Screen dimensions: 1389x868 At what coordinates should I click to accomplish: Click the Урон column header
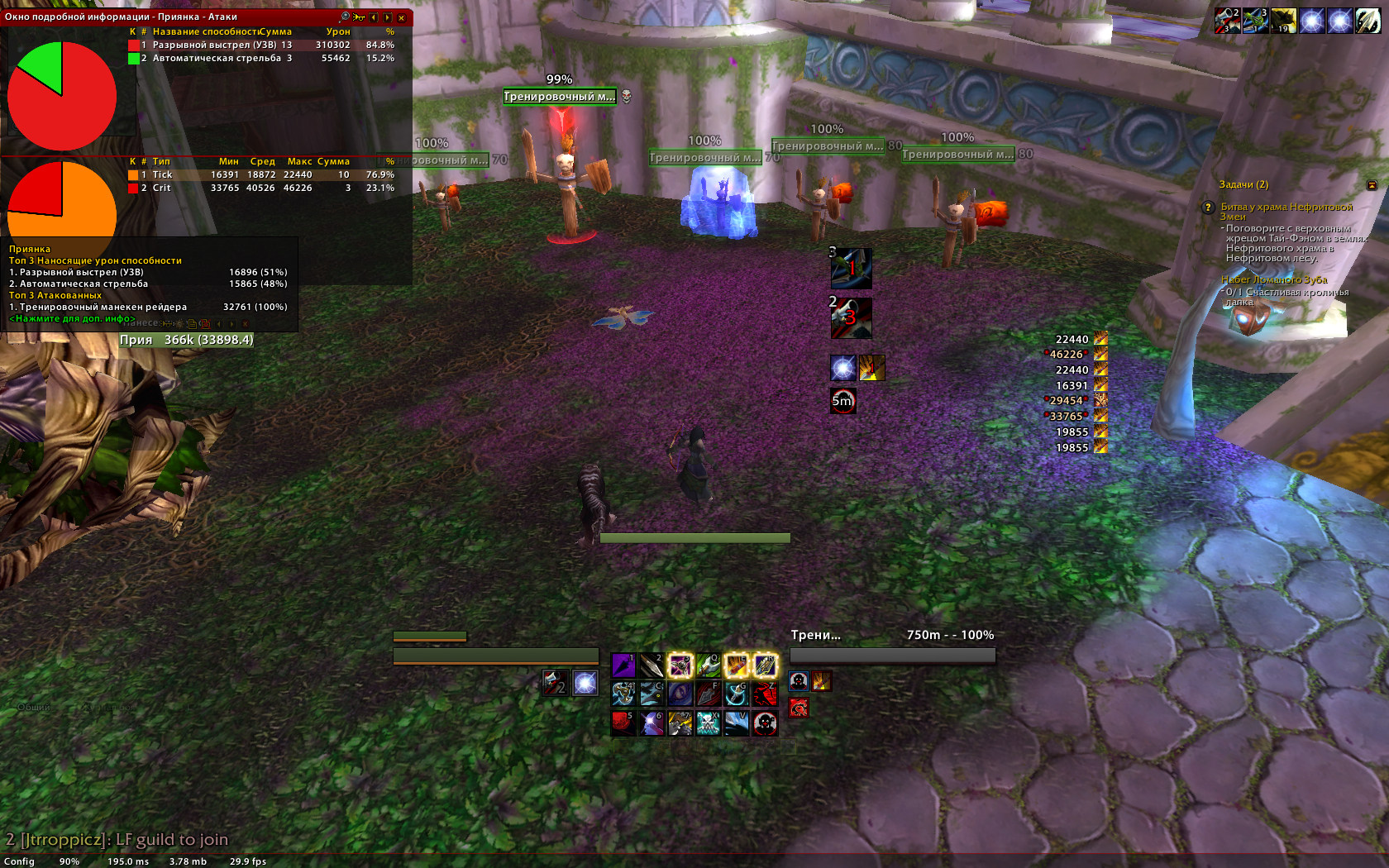tap(337, 32)
